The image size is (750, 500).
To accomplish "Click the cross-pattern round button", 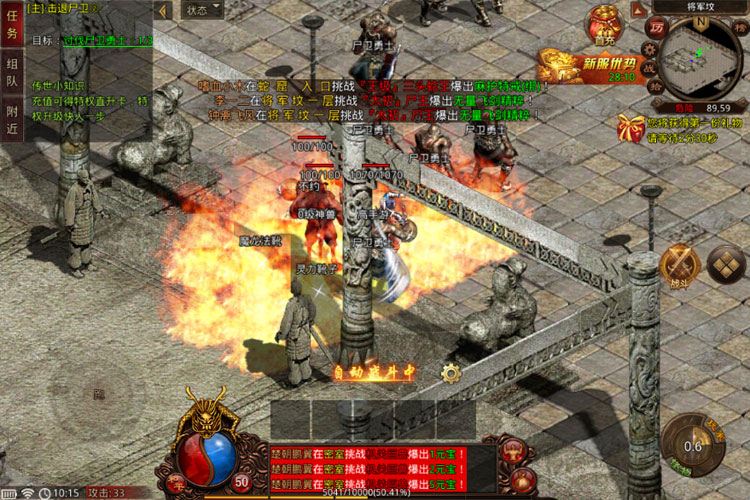I will (725, 263).
